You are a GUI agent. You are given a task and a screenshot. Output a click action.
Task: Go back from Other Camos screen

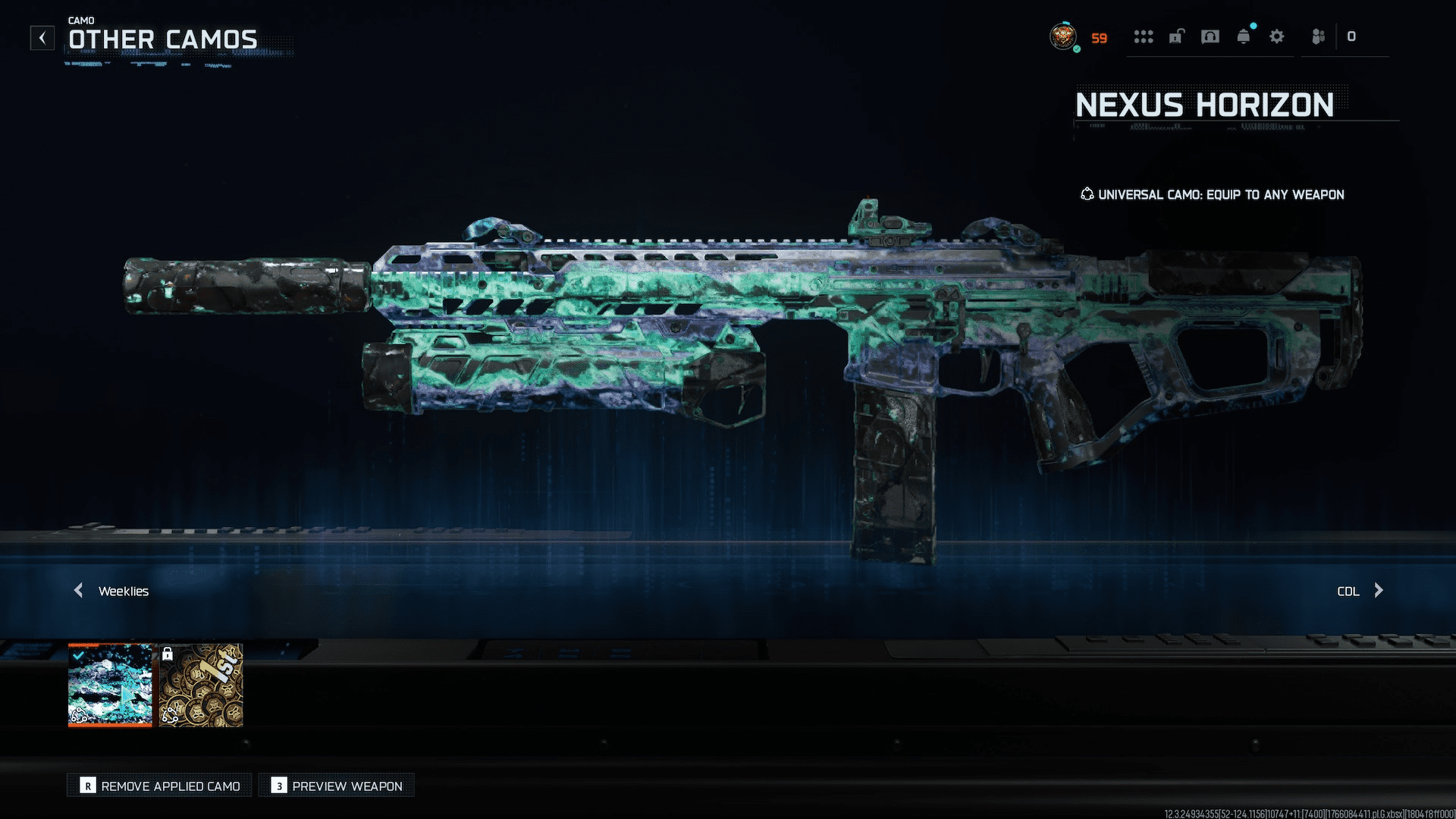click(42, 38)
